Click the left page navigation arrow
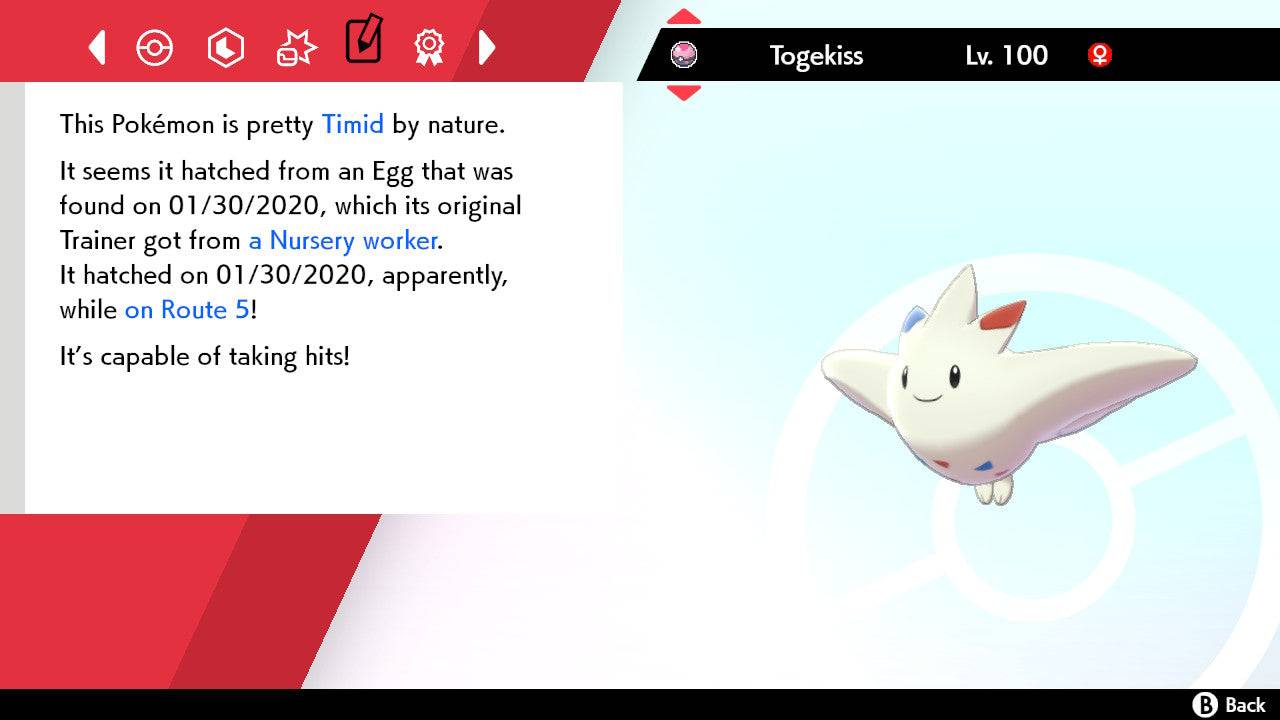The width and height of the screenshot is (1280, 720). pos(96,47)
